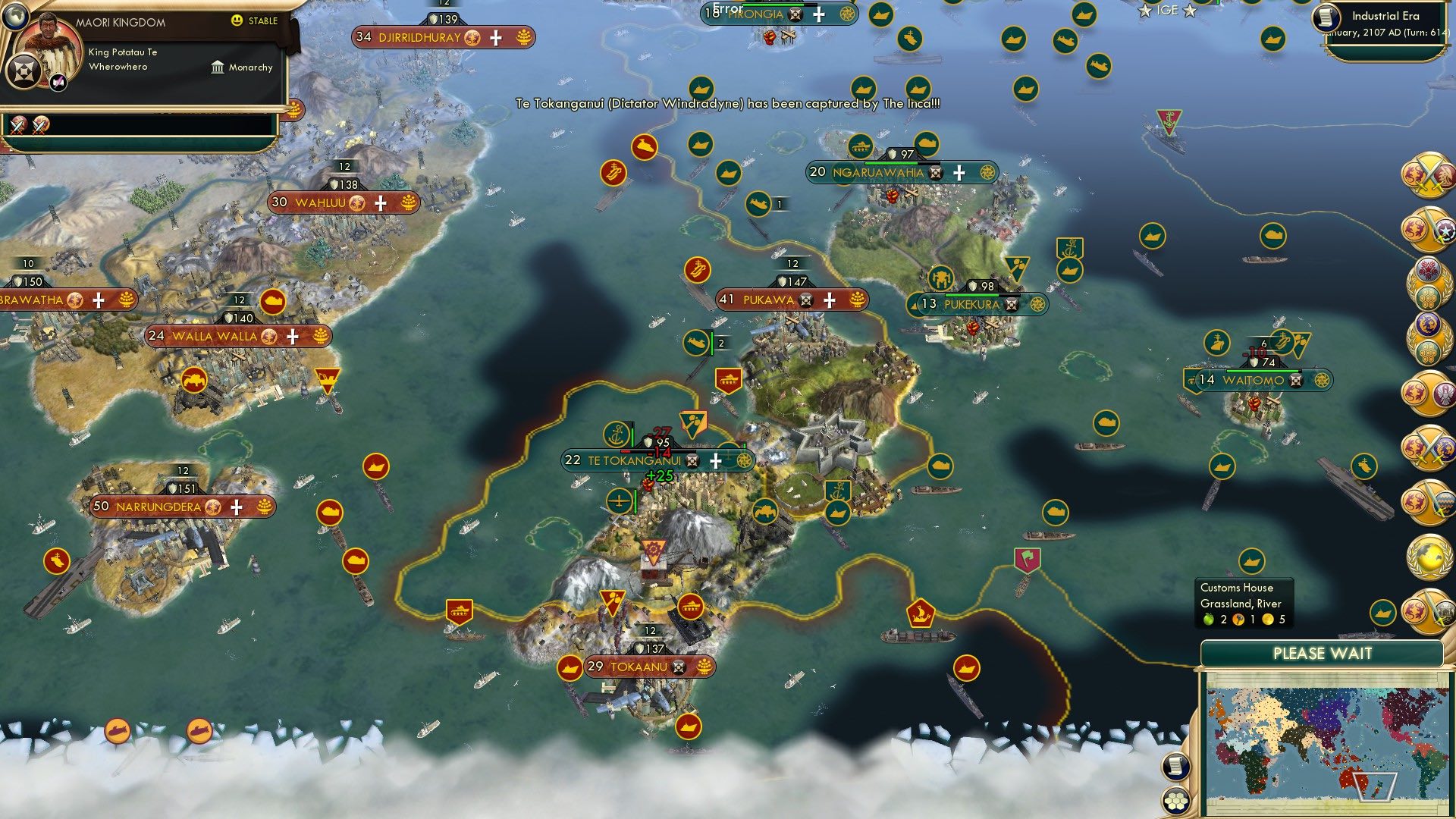The image size is (1456, 819).
Task: Click the globe icon above the Maori leader portrait
Action: point(16,17)
